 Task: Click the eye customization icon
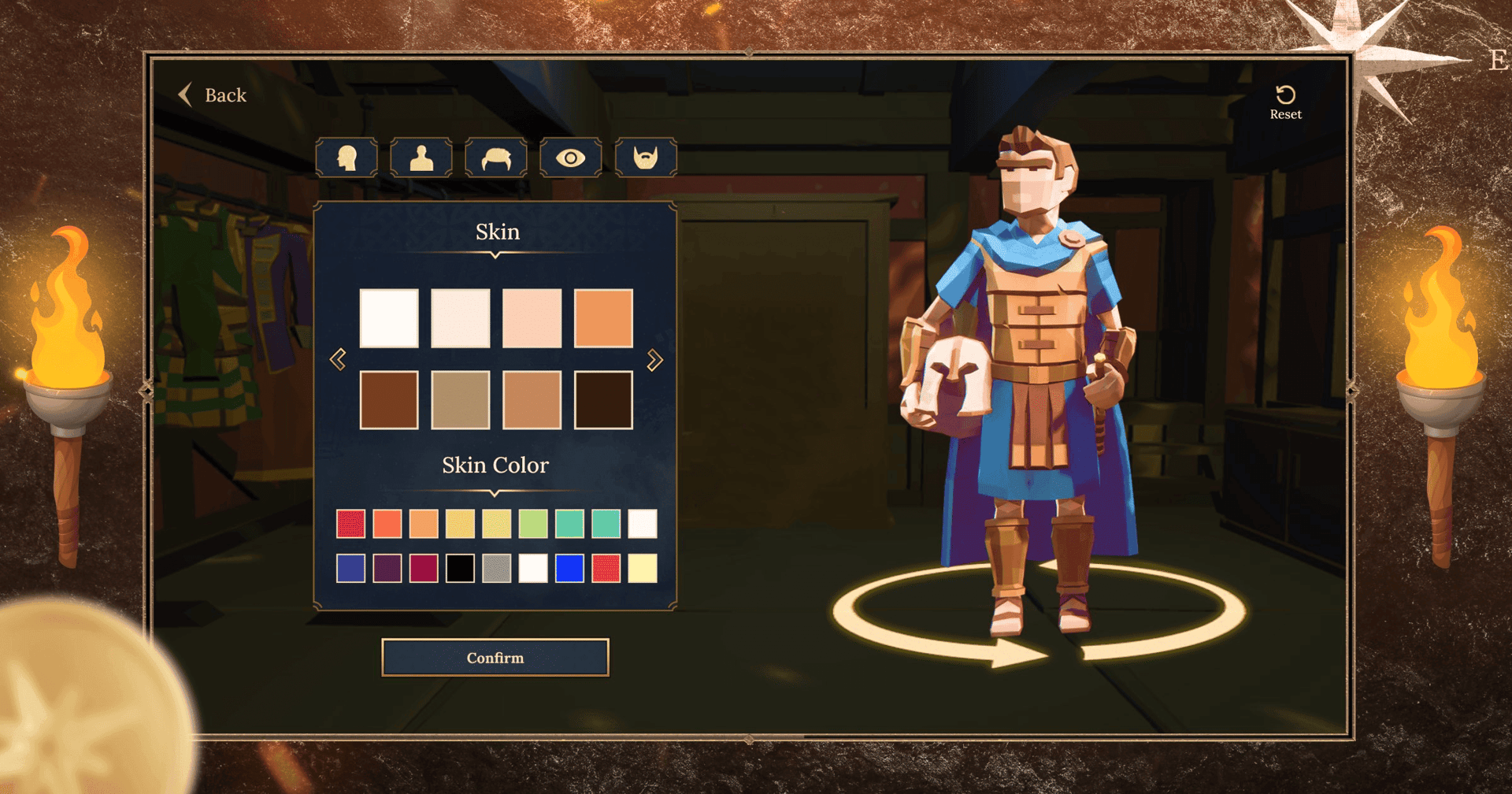click(x=570, y=157)
